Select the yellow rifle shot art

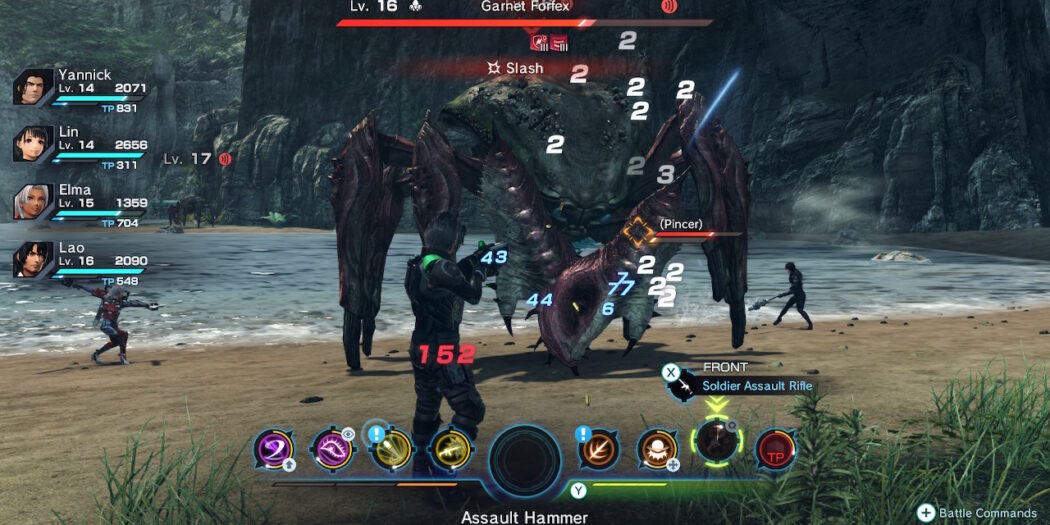449,448
